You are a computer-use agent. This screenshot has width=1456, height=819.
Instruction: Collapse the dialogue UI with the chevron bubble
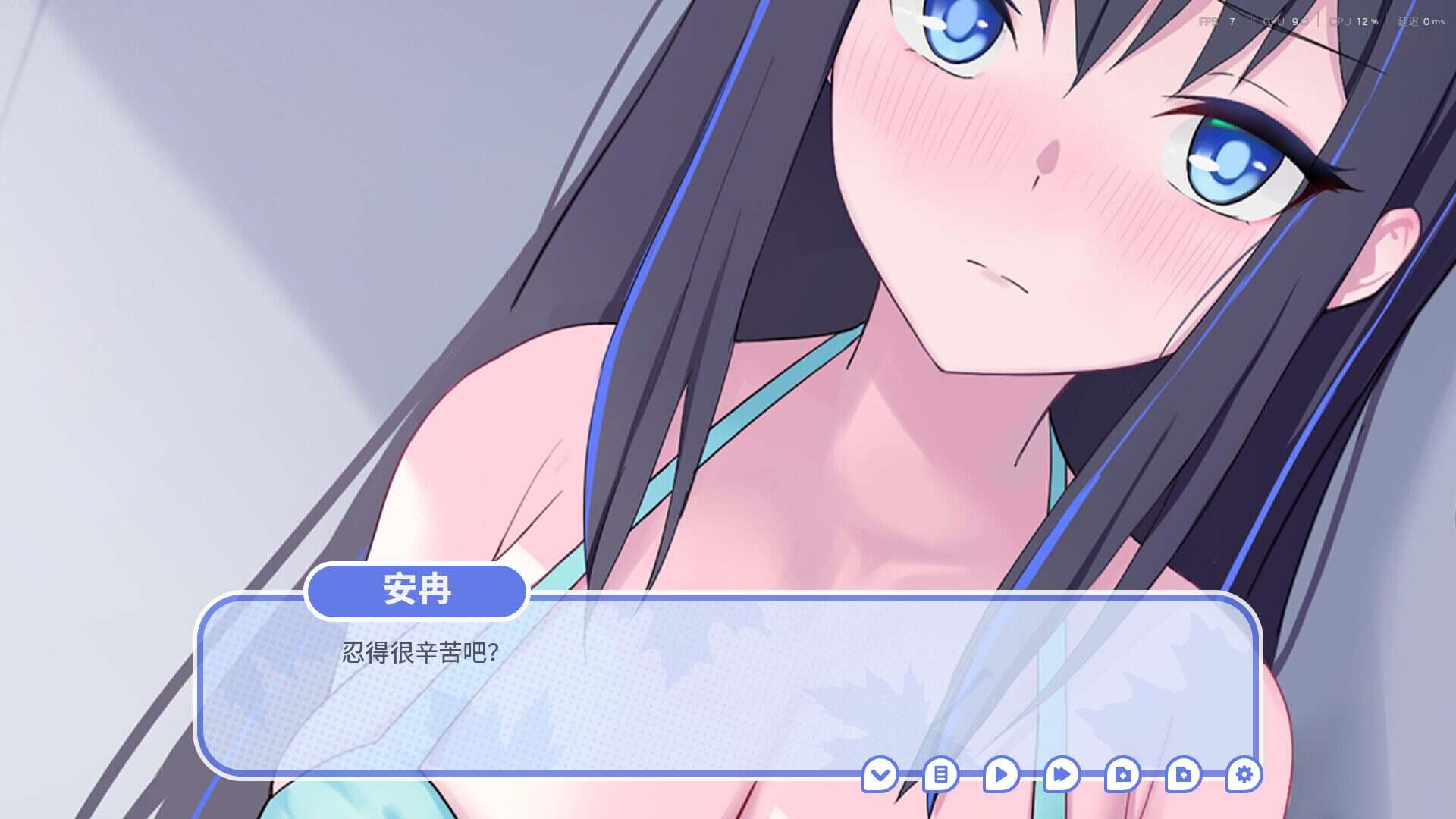pyautogui.click(x=880, y=776)
